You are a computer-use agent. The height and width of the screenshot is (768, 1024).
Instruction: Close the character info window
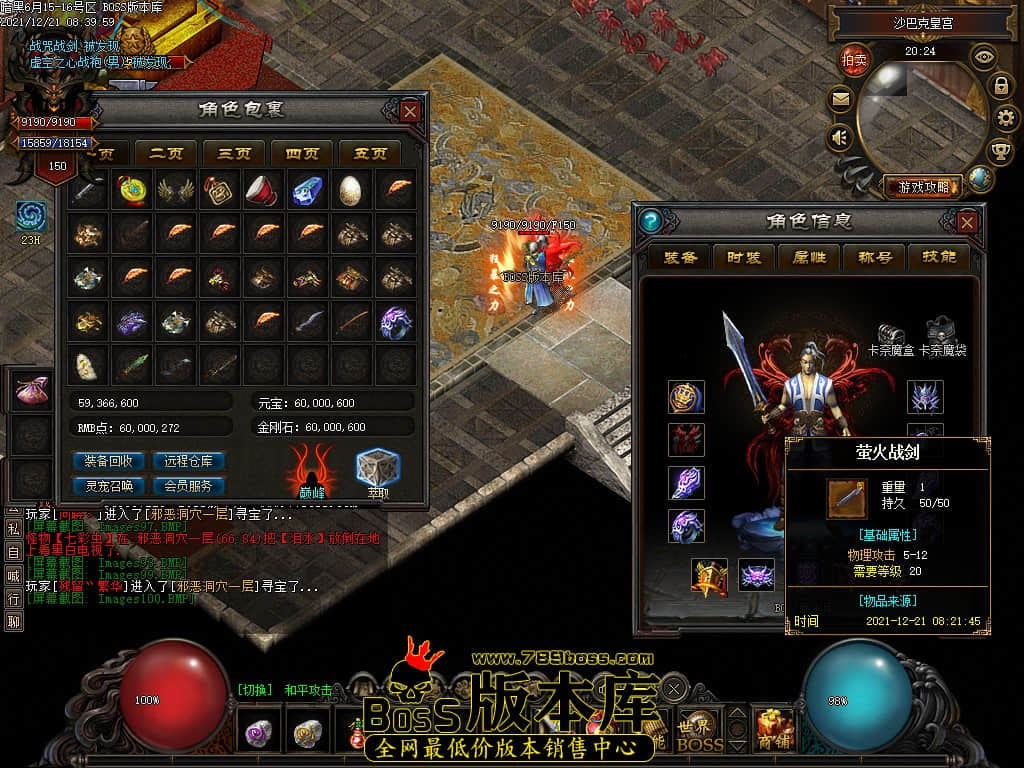tap(967, 221)
